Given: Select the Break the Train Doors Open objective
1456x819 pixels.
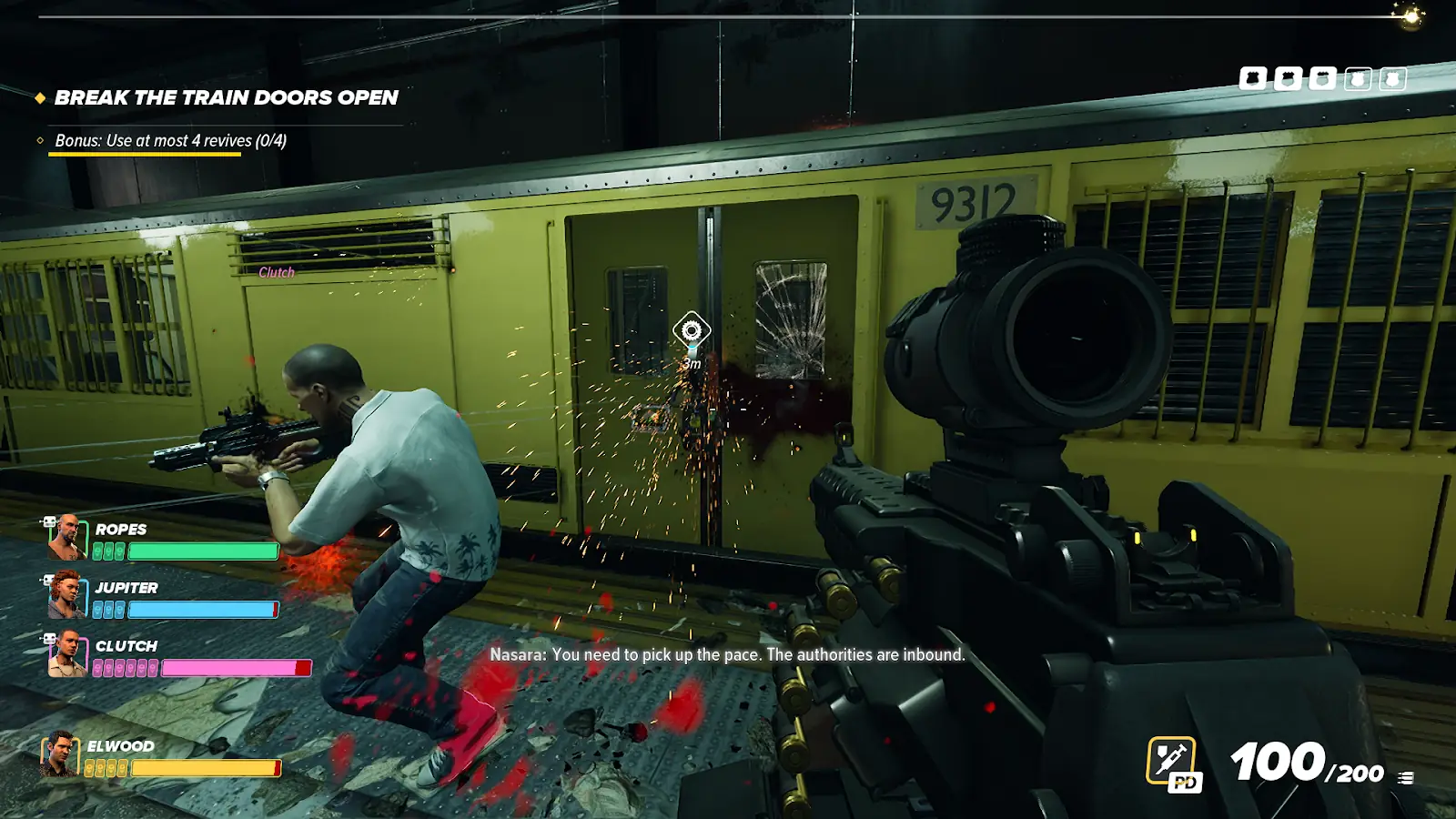Looking at the screenshot, I should pos(226,97).
